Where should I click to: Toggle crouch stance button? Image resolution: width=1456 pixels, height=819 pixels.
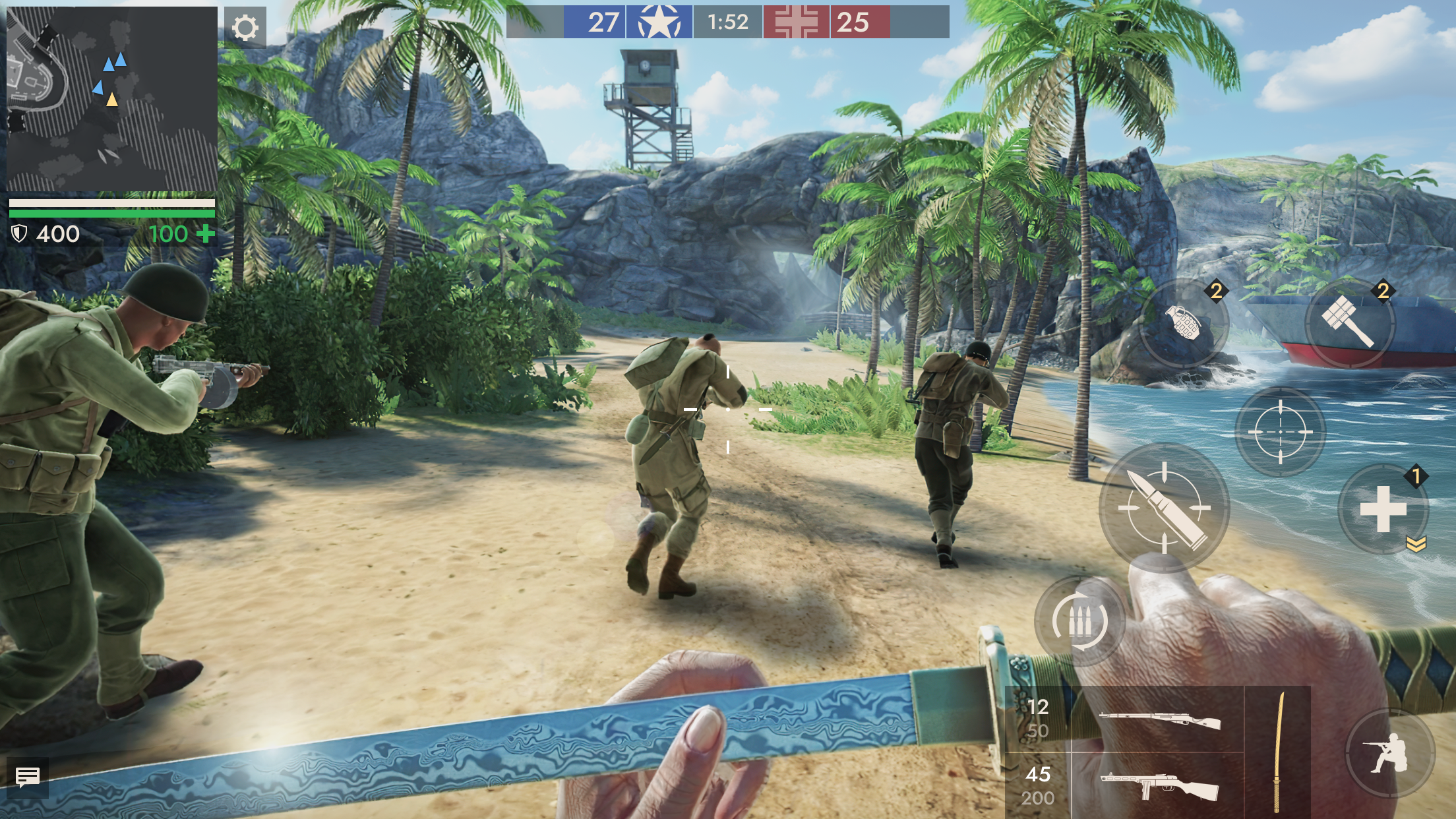(1389, 752)
